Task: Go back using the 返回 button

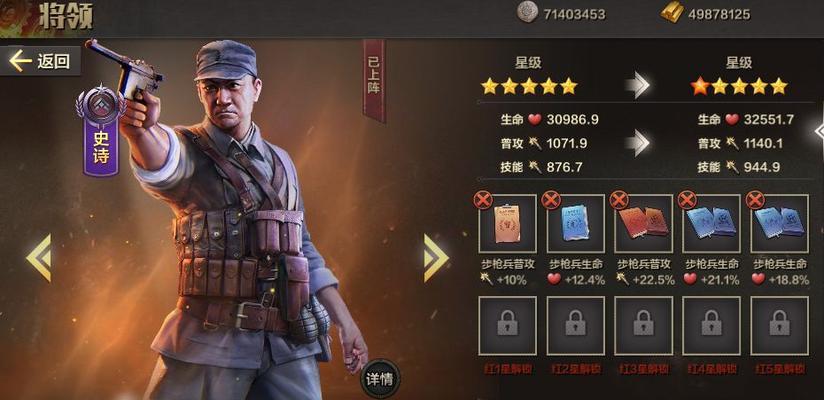Action: point(41,61)
